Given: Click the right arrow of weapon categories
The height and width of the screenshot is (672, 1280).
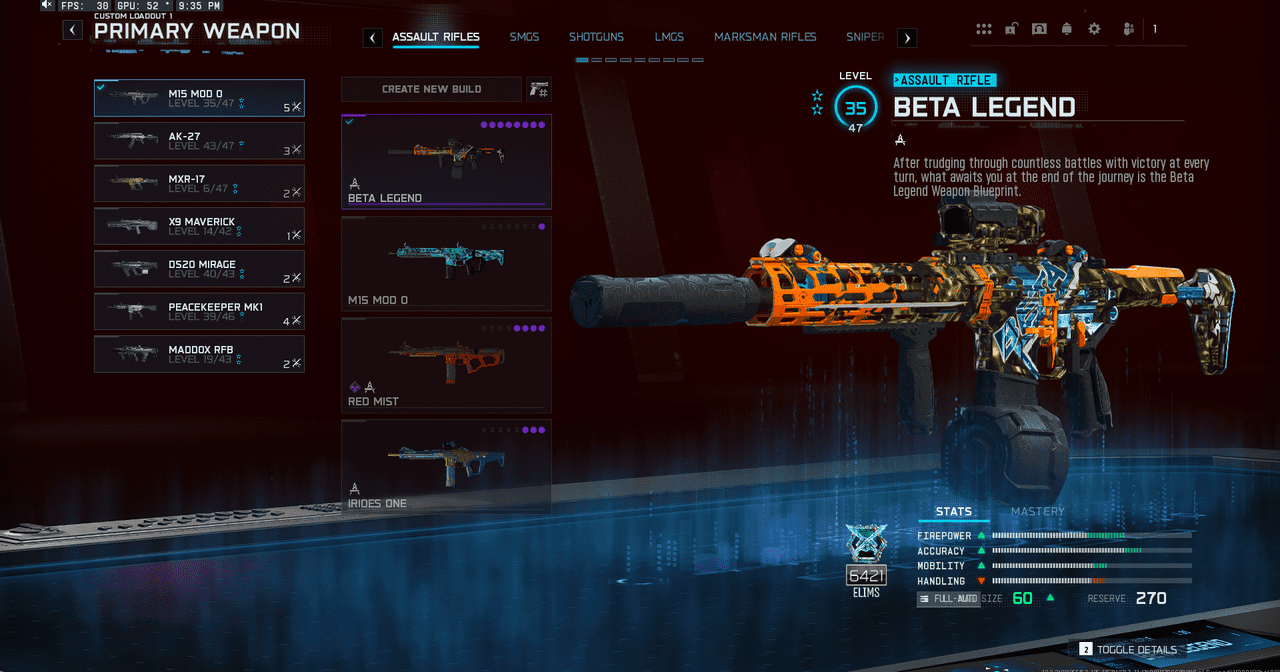Looking at the screenshot, I should coord(907,38).
